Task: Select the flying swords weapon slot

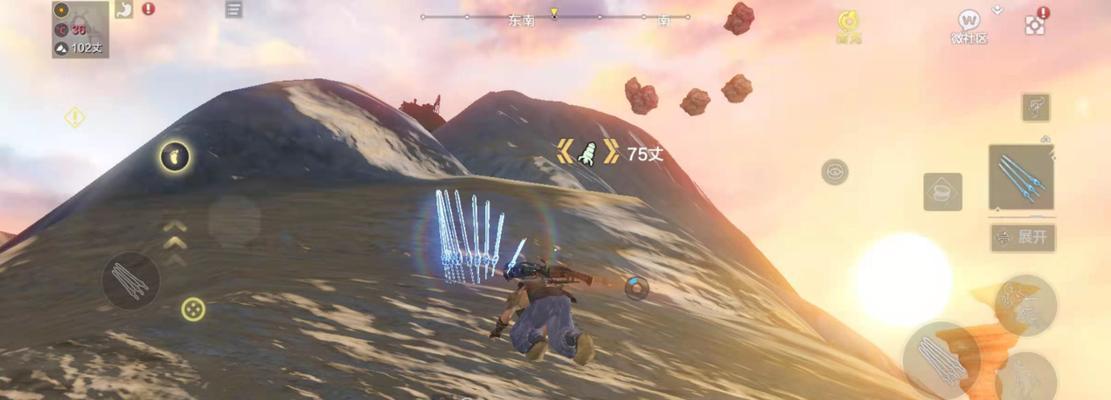Action: click(1021, 177)
